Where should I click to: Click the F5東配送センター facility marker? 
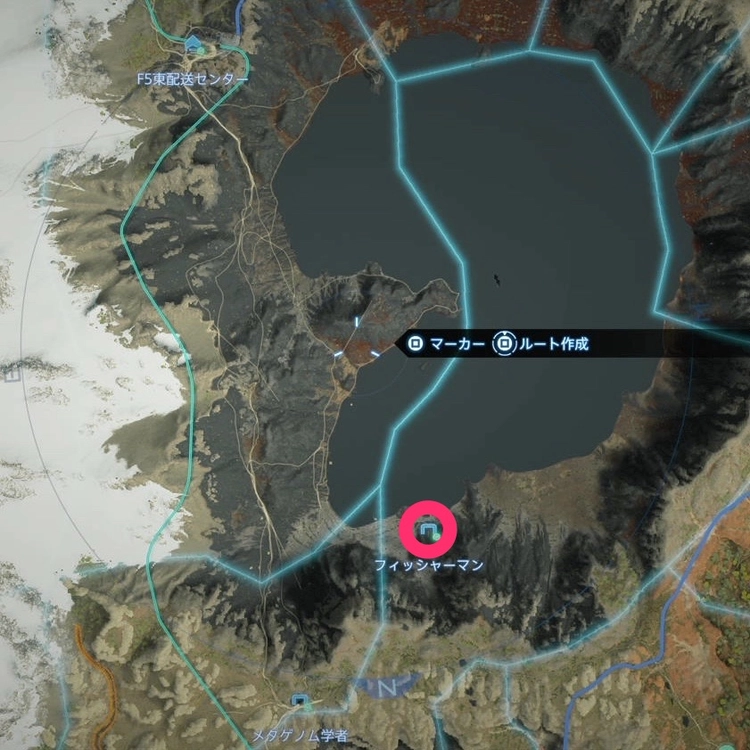(x=194, y=45)
